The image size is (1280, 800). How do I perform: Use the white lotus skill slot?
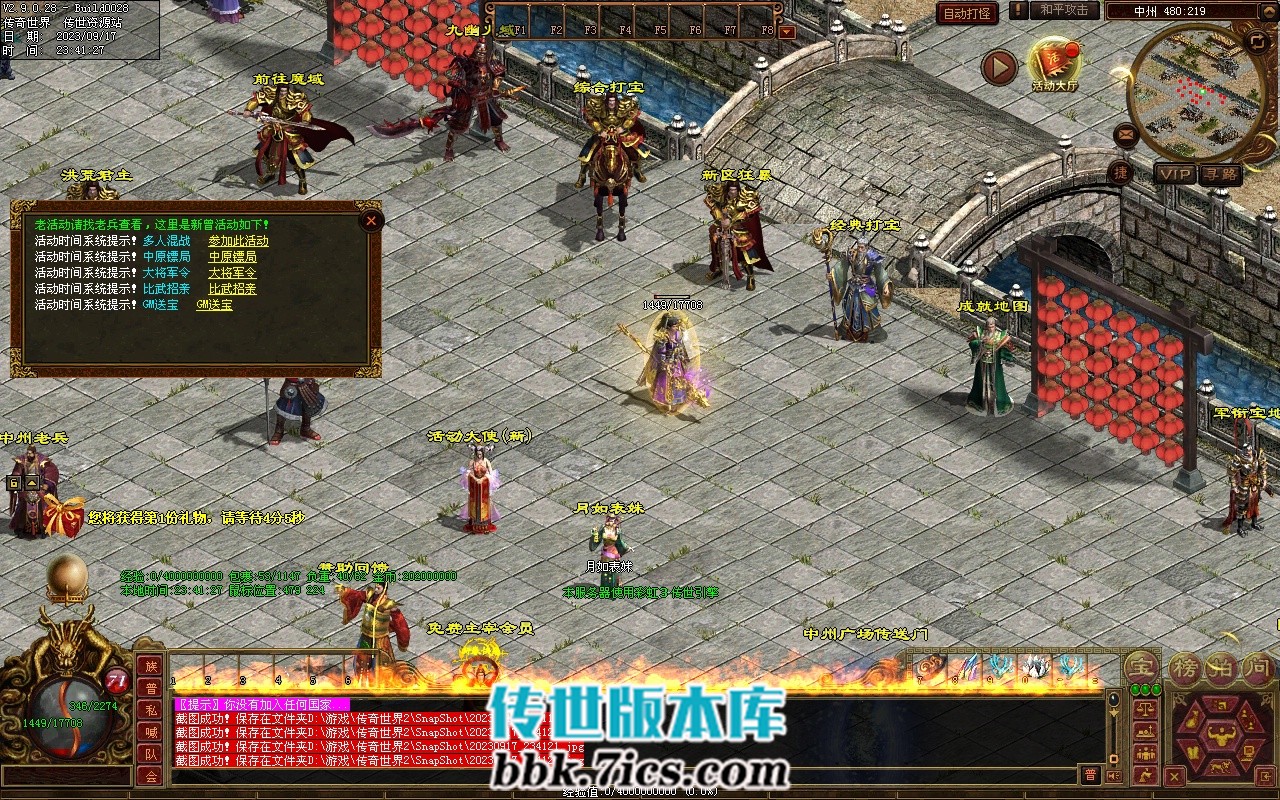[1034, 667]
